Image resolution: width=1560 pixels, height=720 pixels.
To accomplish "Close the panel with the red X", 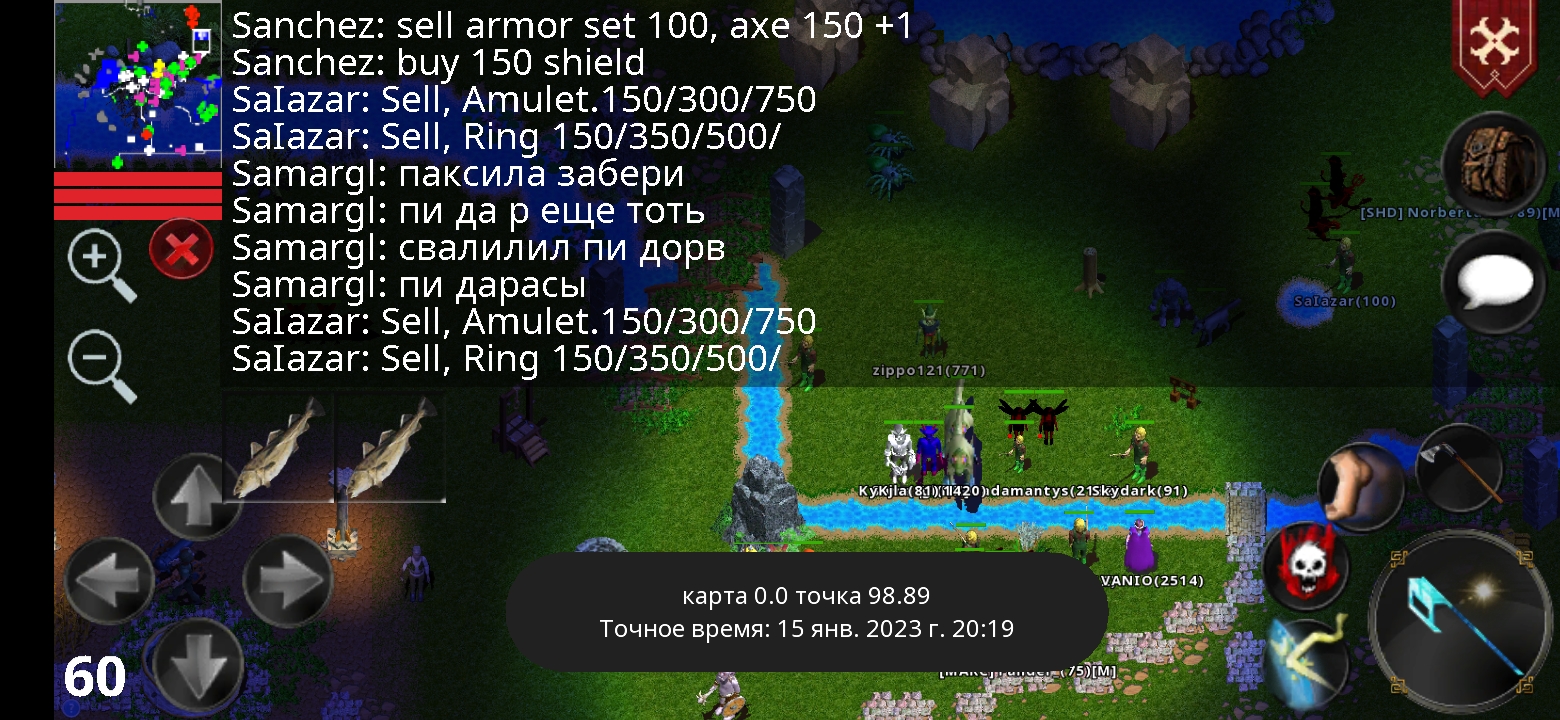I will click(x=180, y=249).
